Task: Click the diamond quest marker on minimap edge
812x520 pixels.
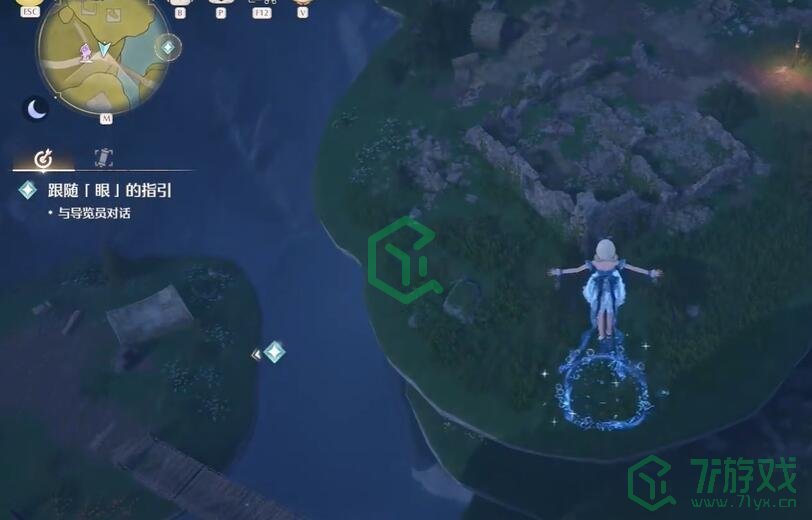Action: point(168,47)
